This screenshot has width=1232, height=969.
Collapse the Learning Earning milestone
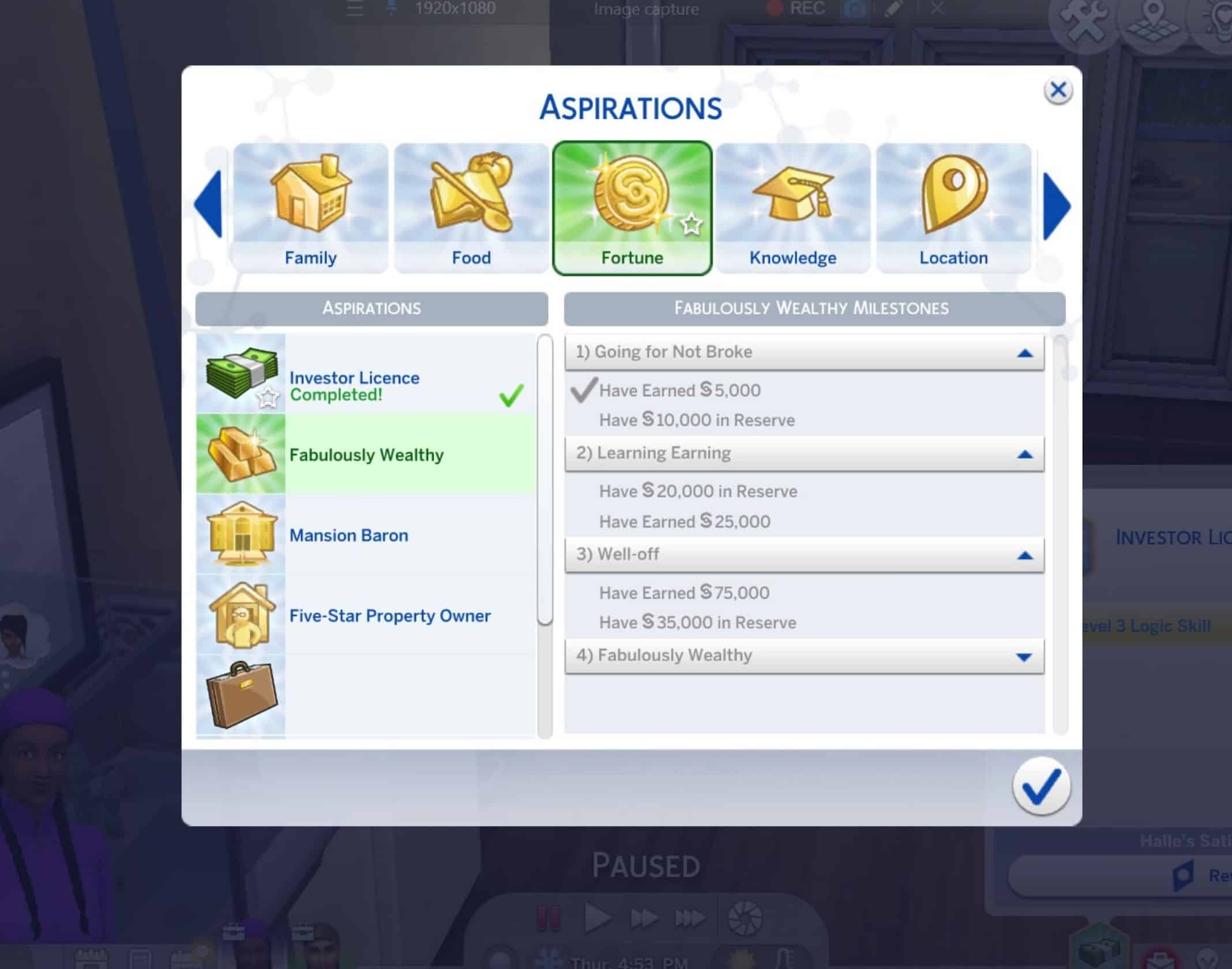(x=1024, y=455)
